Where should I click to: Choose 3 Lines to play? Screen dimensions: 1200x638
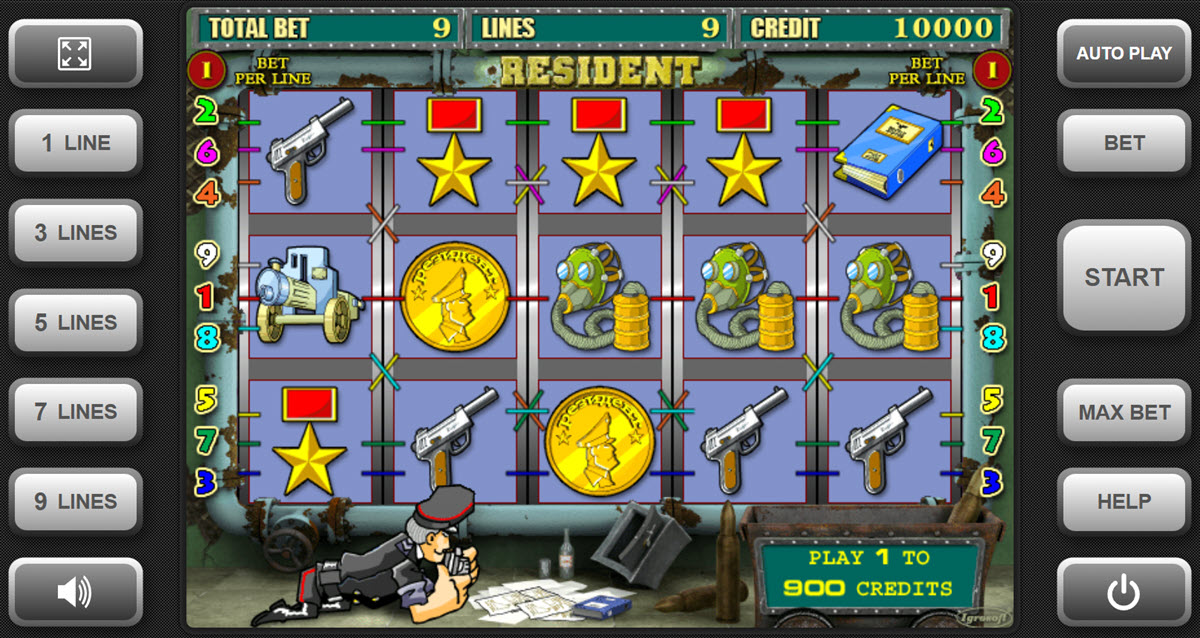[75, 233]
